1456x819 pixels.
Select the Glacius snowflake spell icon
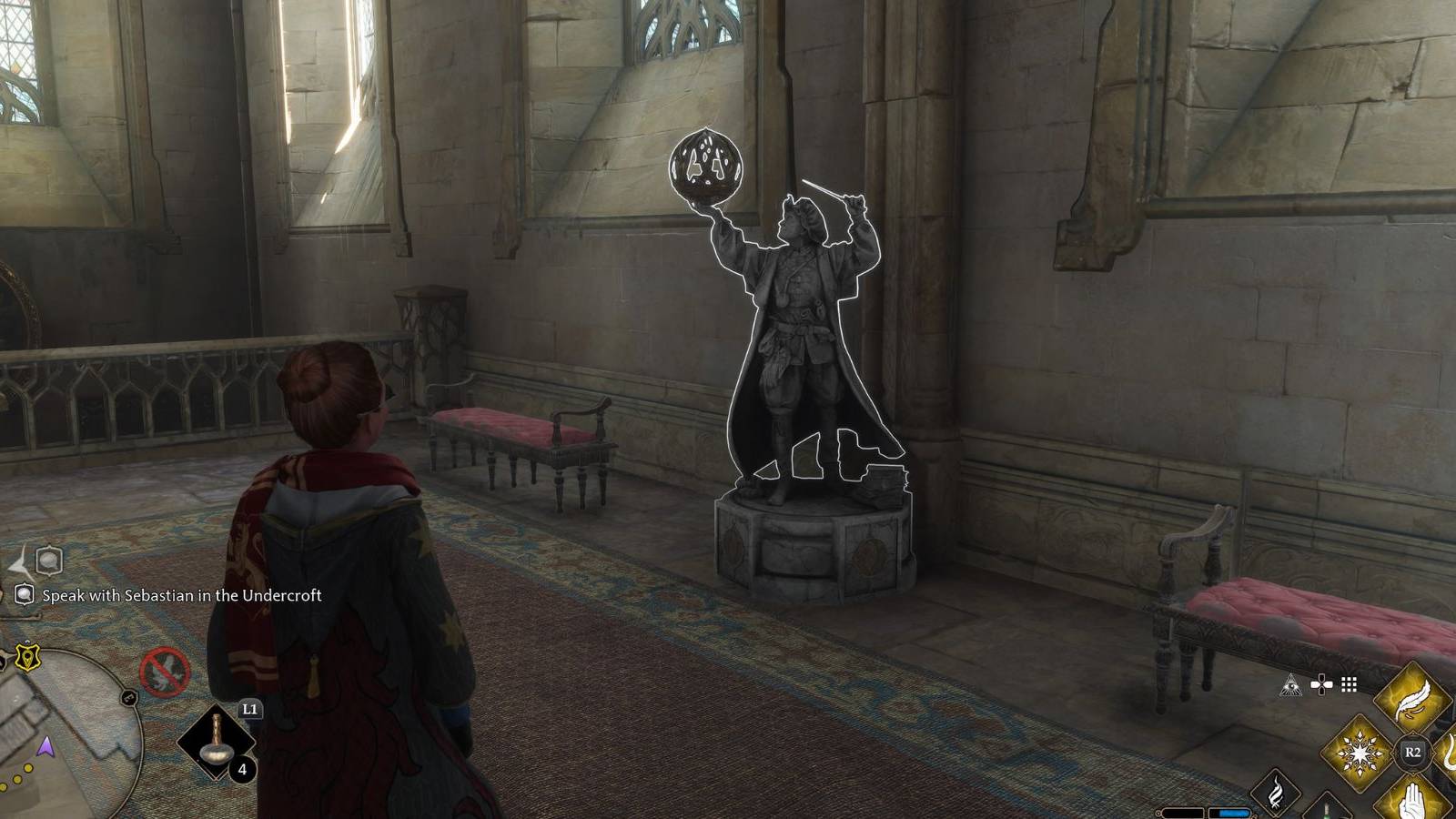tap(1360, 754)
